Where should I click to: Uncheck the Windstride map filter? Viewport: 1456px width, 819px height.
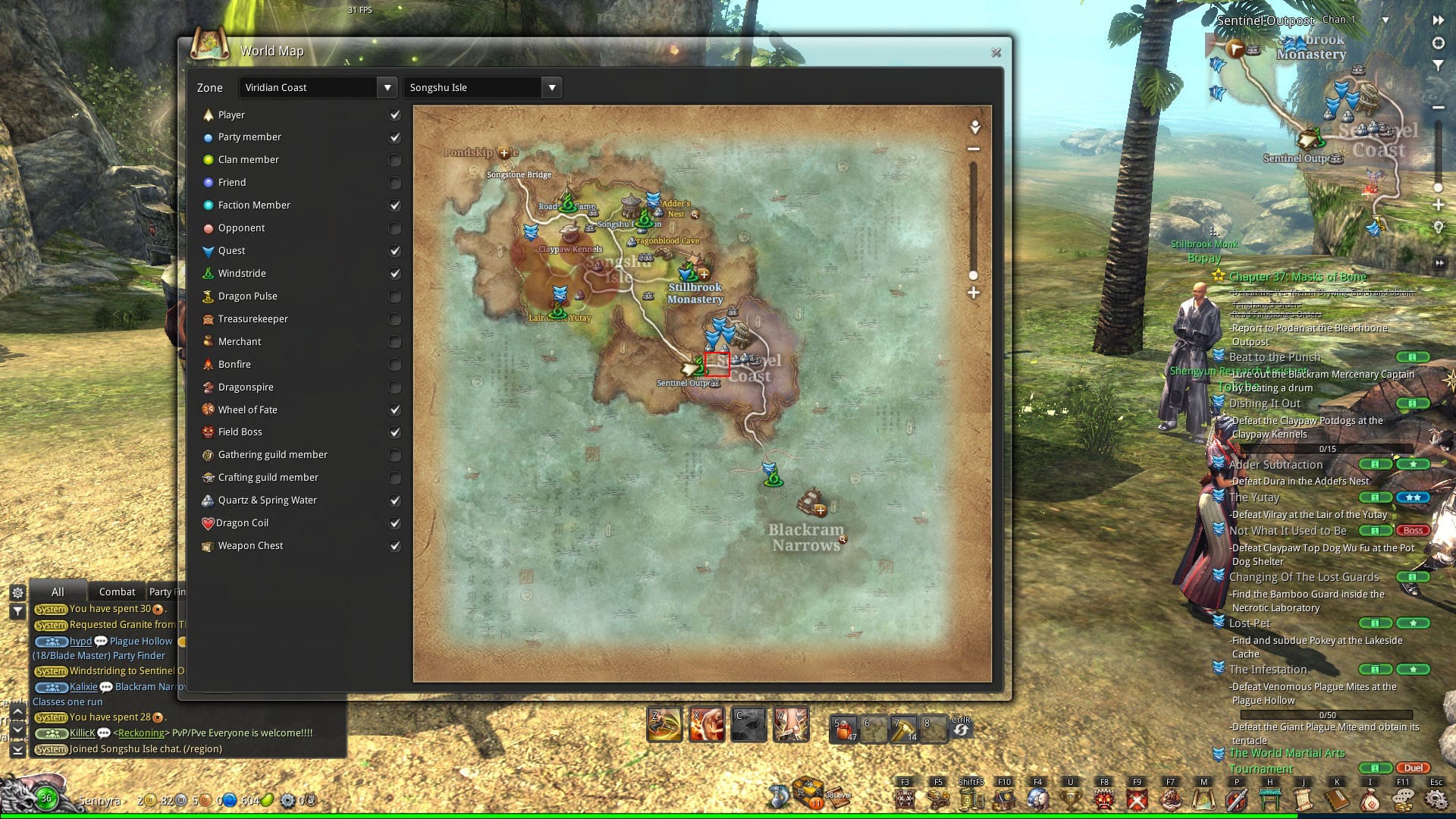(x=394, y=274)
